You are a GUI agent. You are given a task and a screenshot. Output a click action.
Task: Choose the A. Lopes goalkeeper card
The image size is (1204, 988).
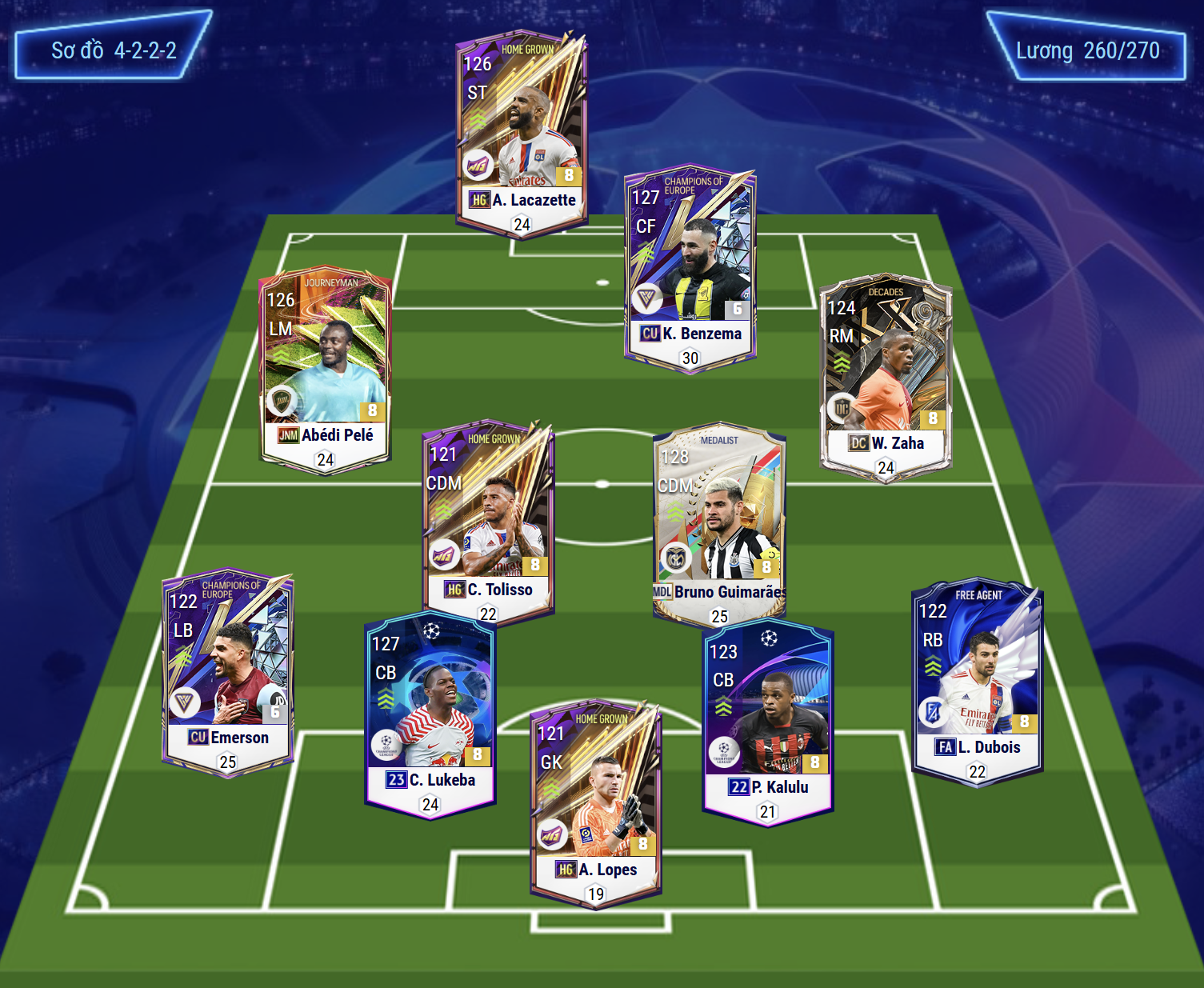click(x=596, y=804)
